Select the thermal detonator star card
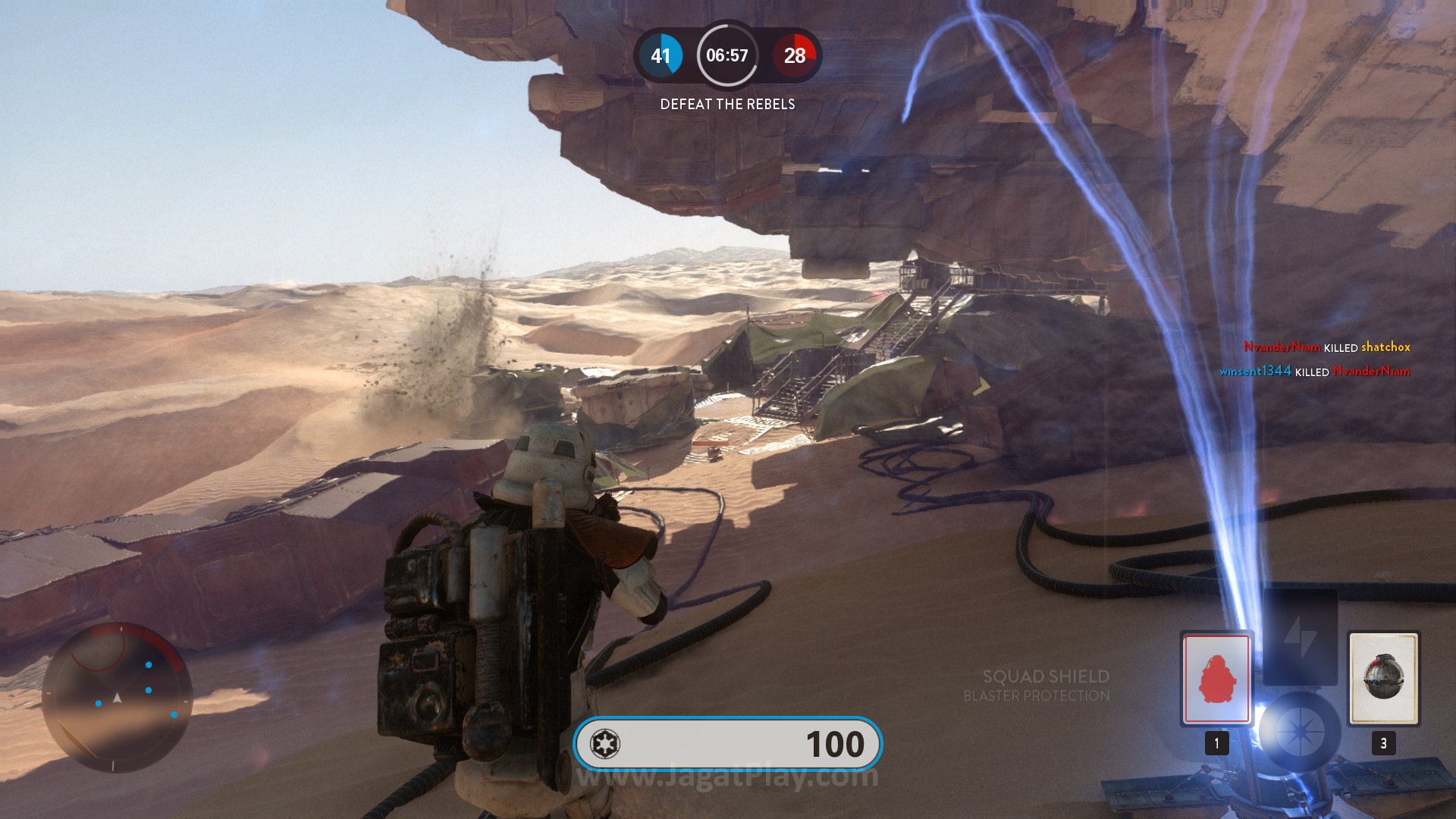Screen dimensions: 1456x819 (x=1383, y=678)
